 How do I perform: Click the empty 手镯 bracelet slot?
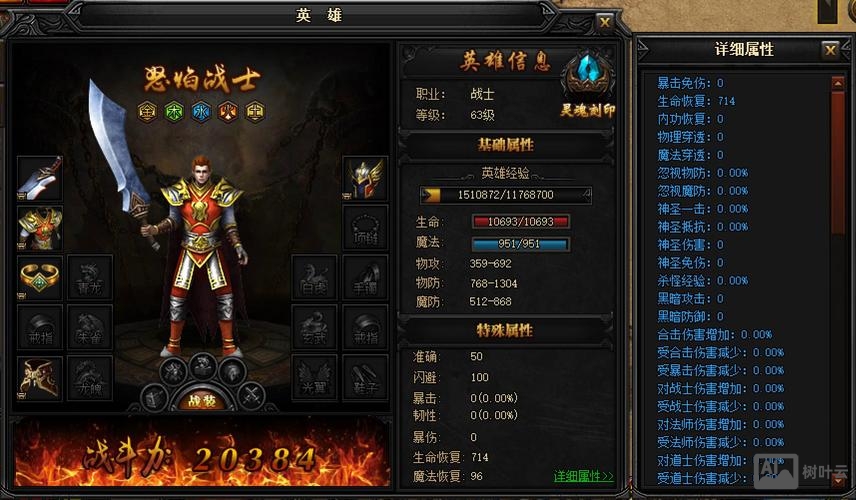[x=365, y=278]
